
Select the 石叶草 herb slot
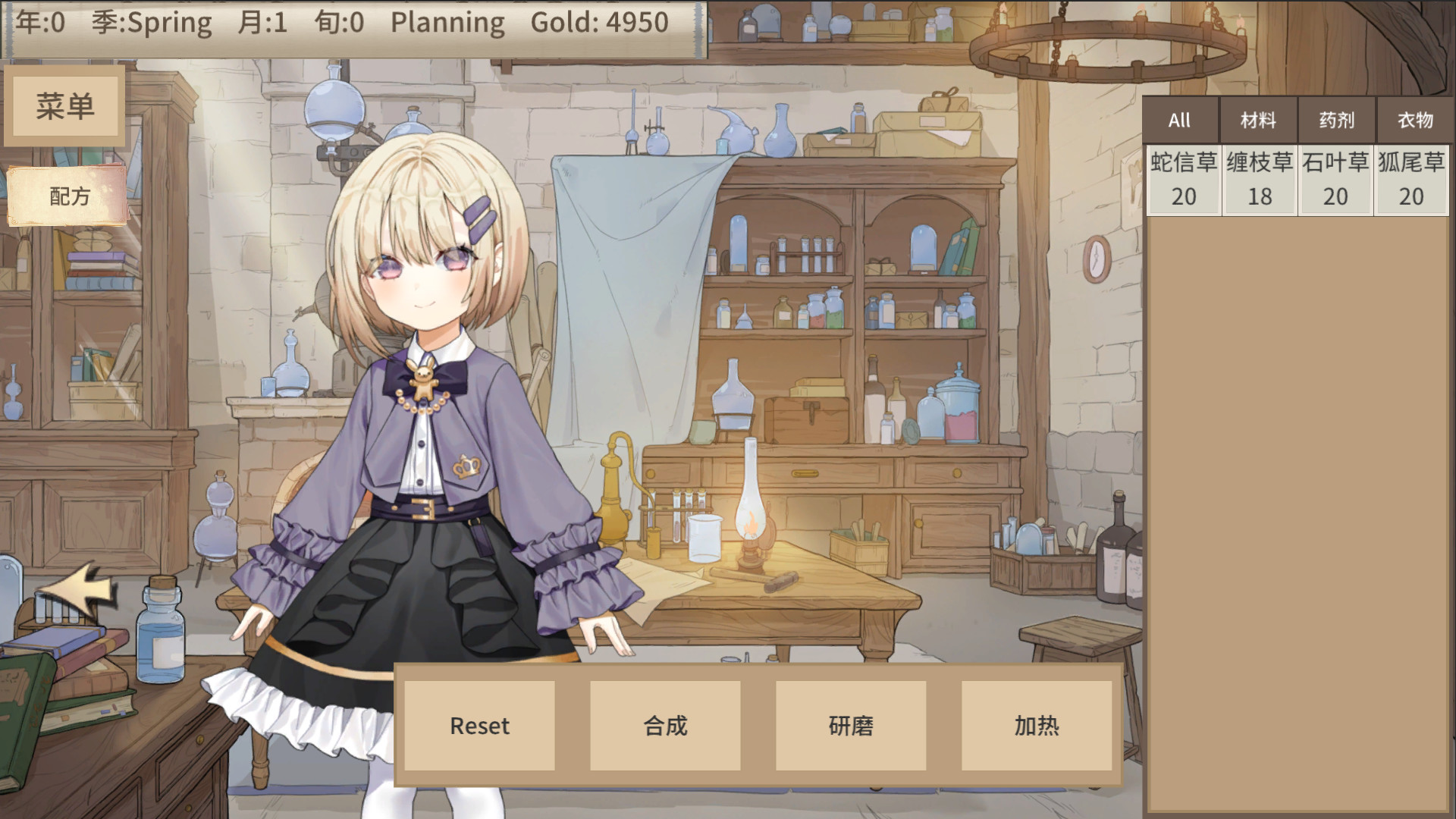(1335, 179)
